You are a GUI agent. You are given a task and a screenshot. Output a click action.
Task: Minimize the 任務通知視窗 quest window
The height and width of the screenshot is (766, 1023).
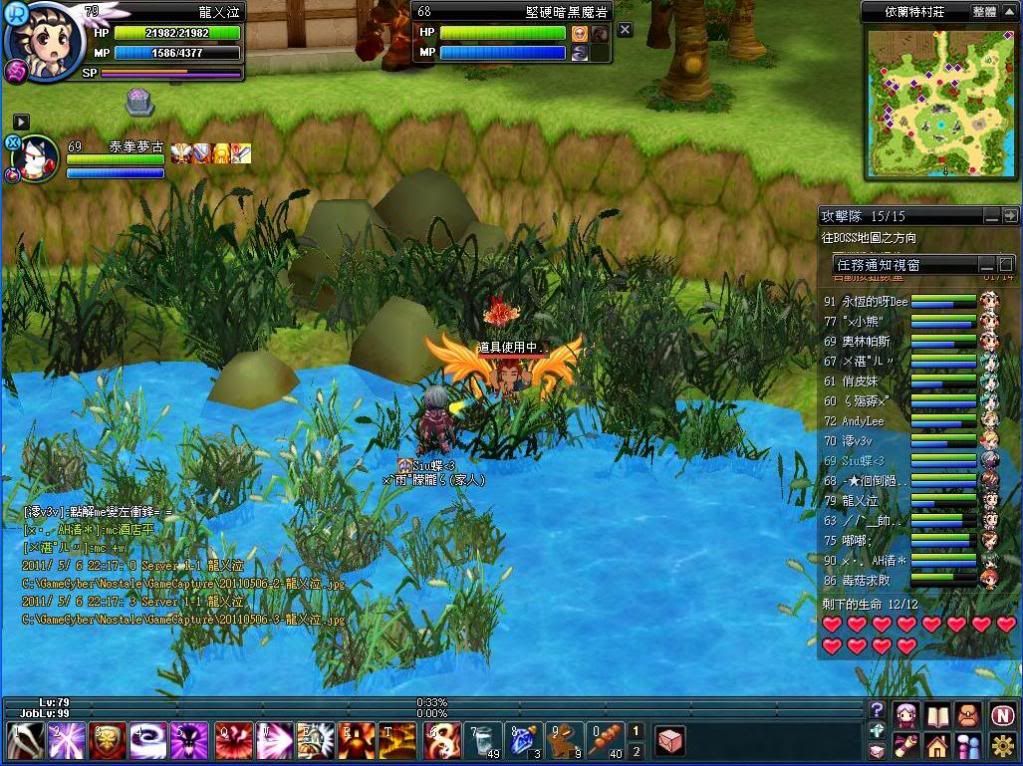coord(985,264)
